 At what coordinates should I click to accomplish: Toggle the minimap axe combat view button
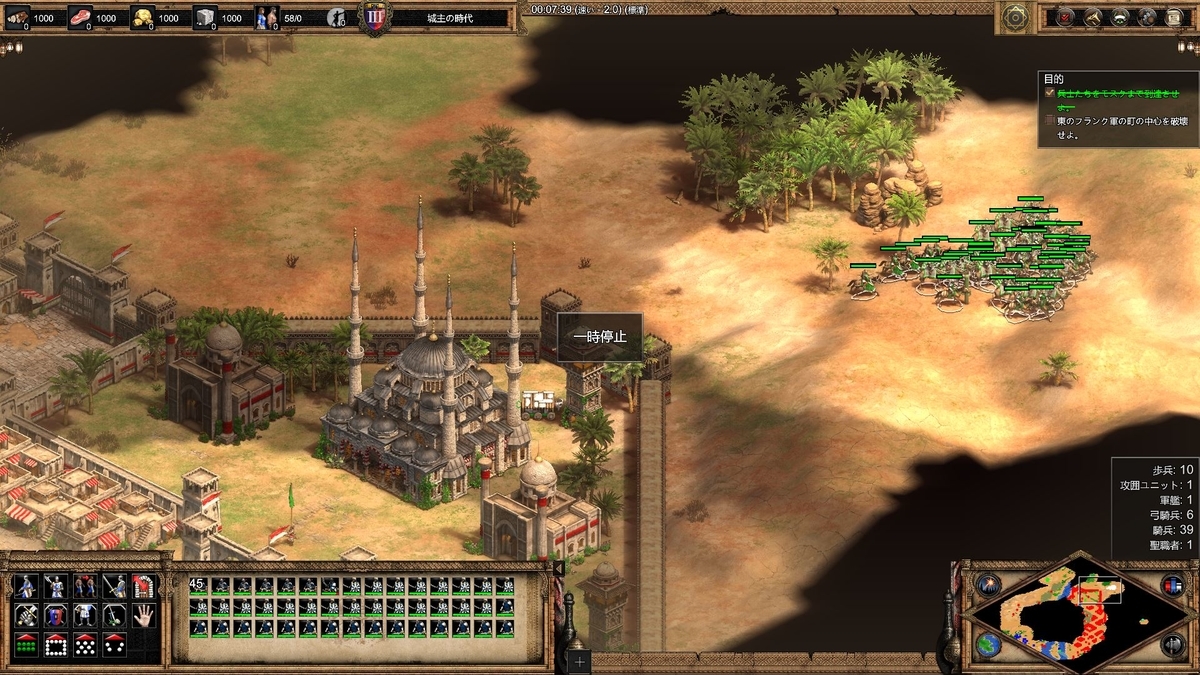coord(1171,643)
